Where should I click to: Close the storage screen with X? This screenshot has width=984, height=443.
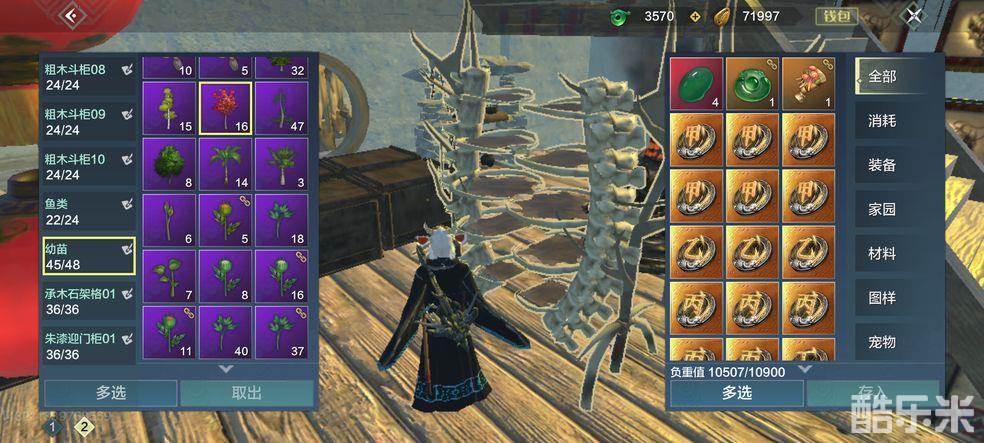914,15
